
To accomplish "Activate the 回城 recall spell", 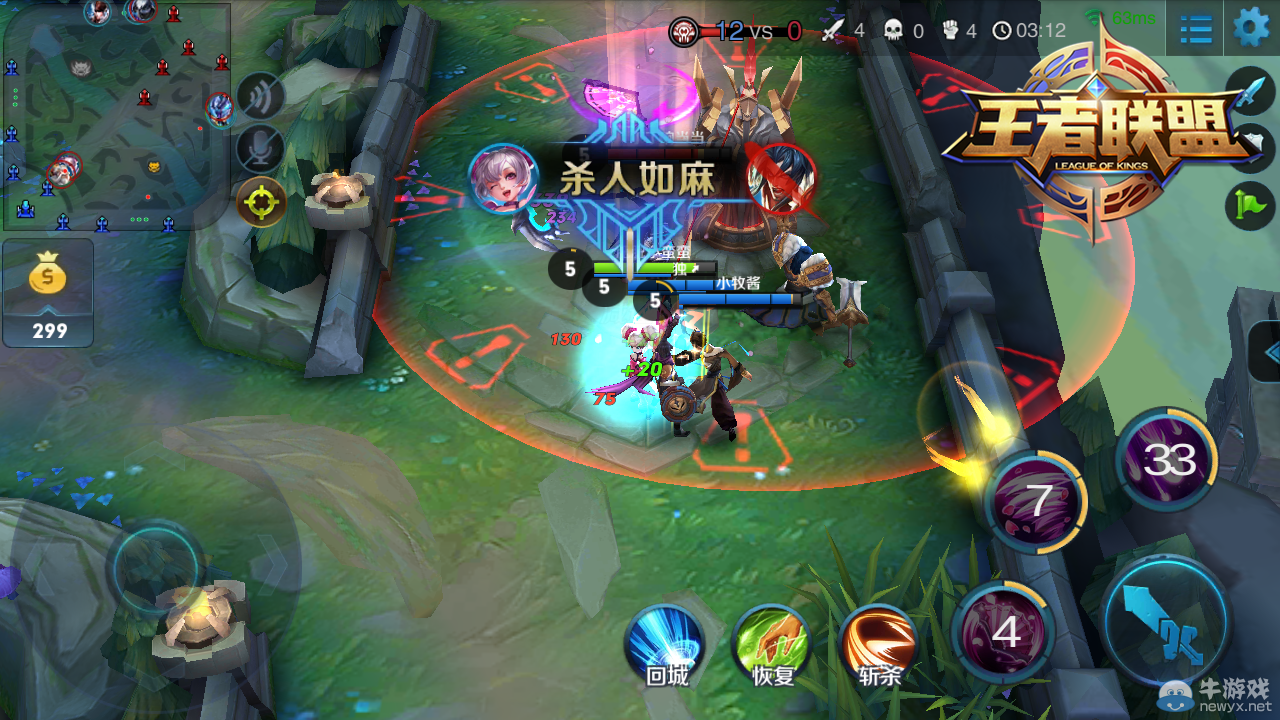I will (x=665, y=645).
